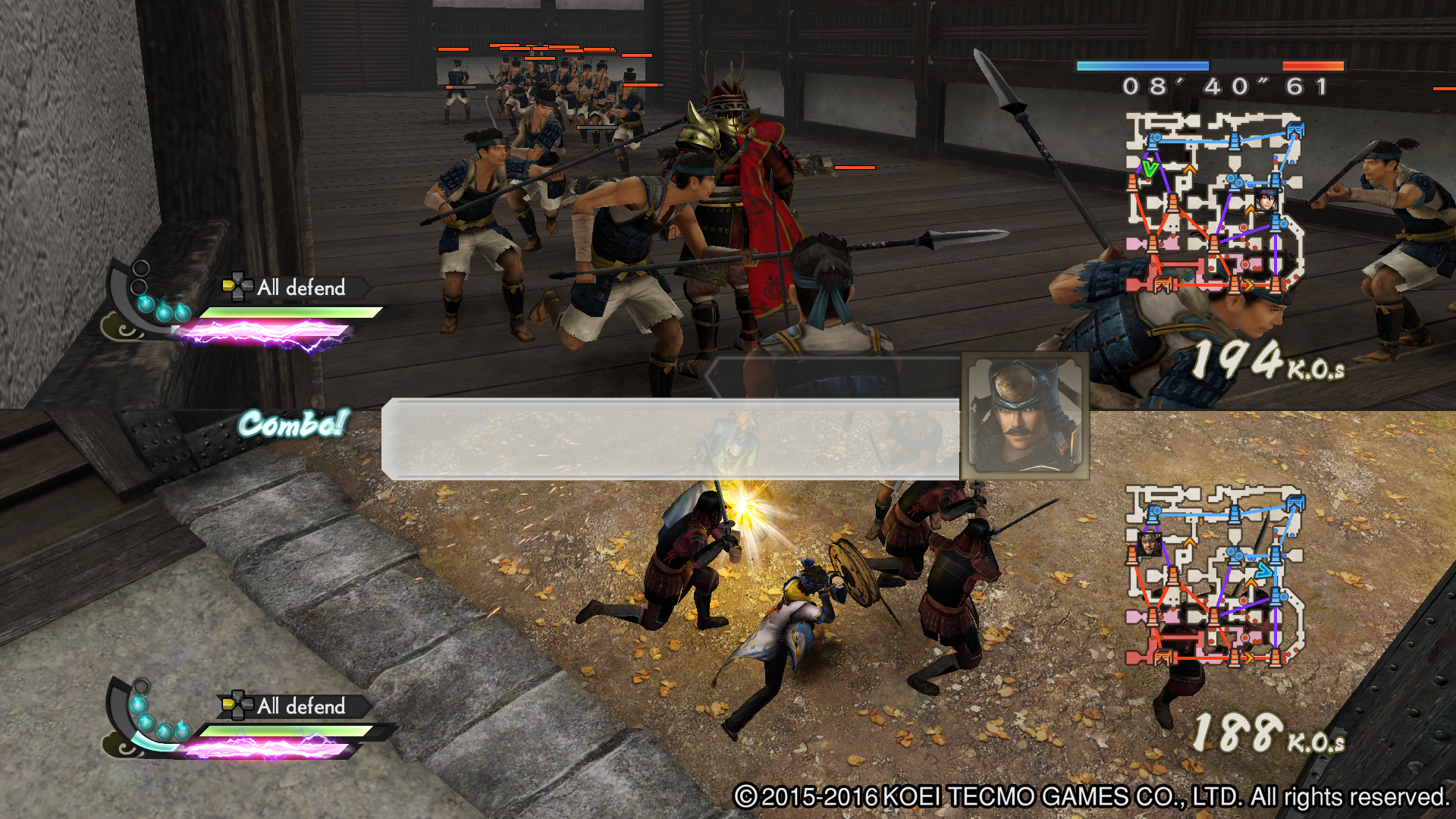Click the Combo! notification text

pos(292,425)
